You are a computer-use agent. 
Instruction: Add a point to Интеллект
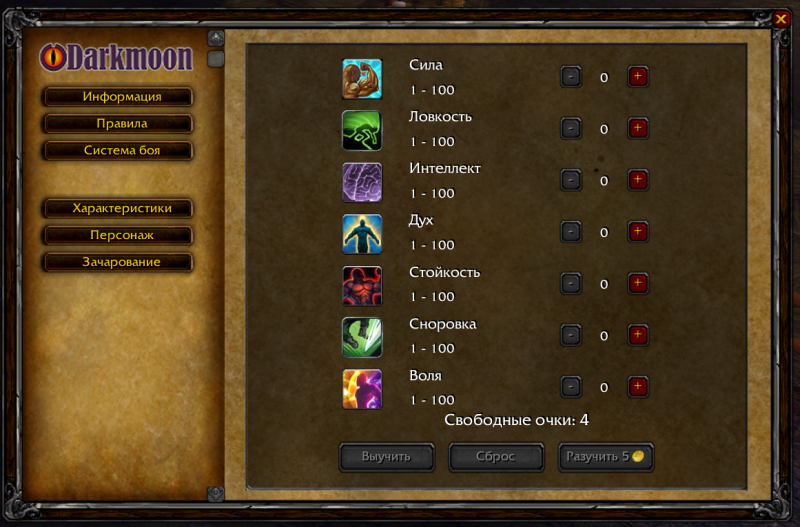[638, 180]
